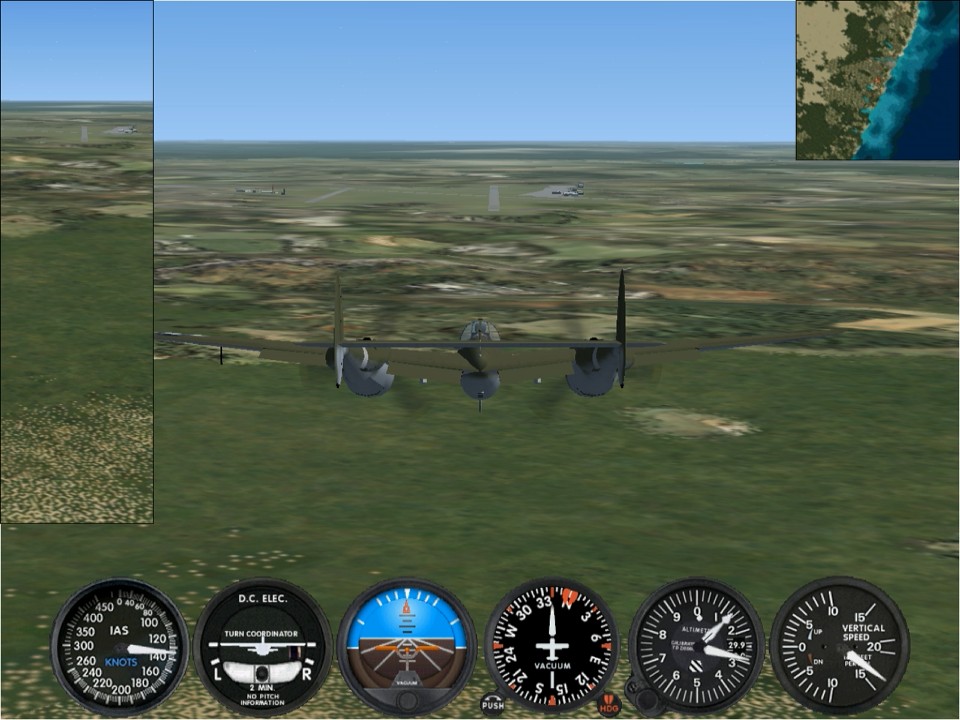The height and width of the screenshot is (720, 960).
Task: Click the PUSH knob on the heading indicator
Action: 492,704
